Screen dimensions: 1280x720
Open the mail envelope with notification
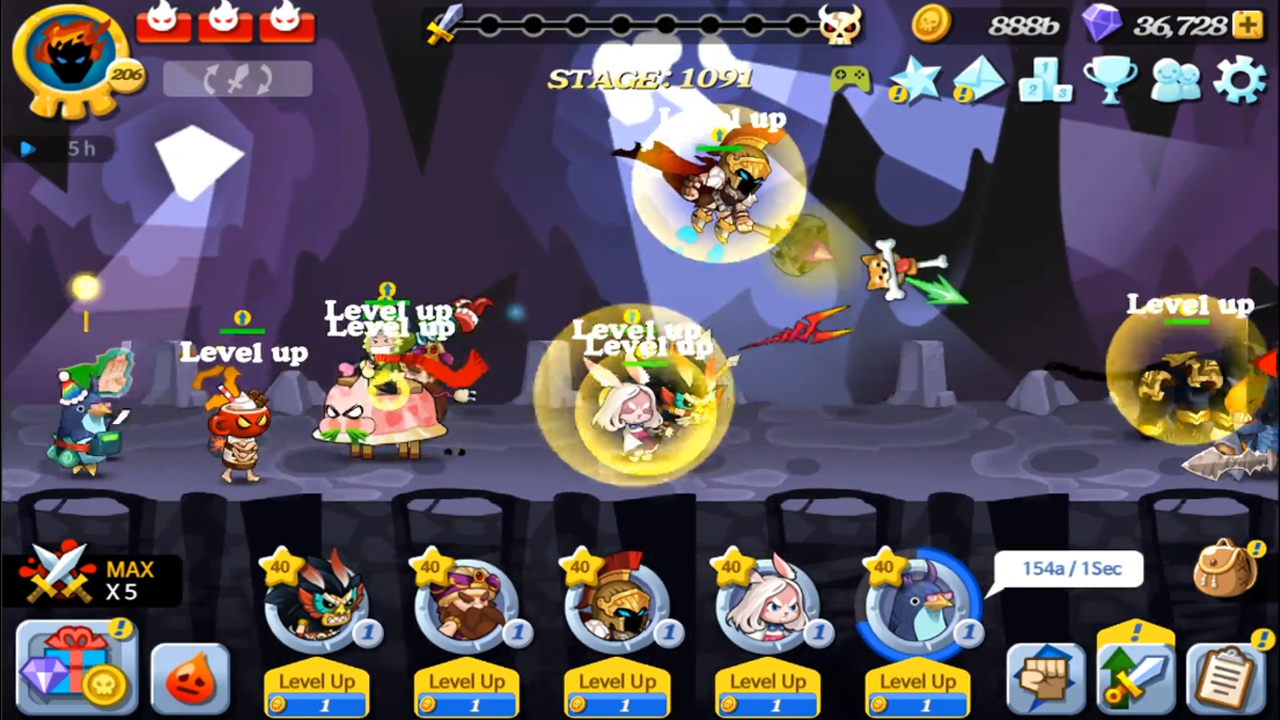click(x=979, y=80)
